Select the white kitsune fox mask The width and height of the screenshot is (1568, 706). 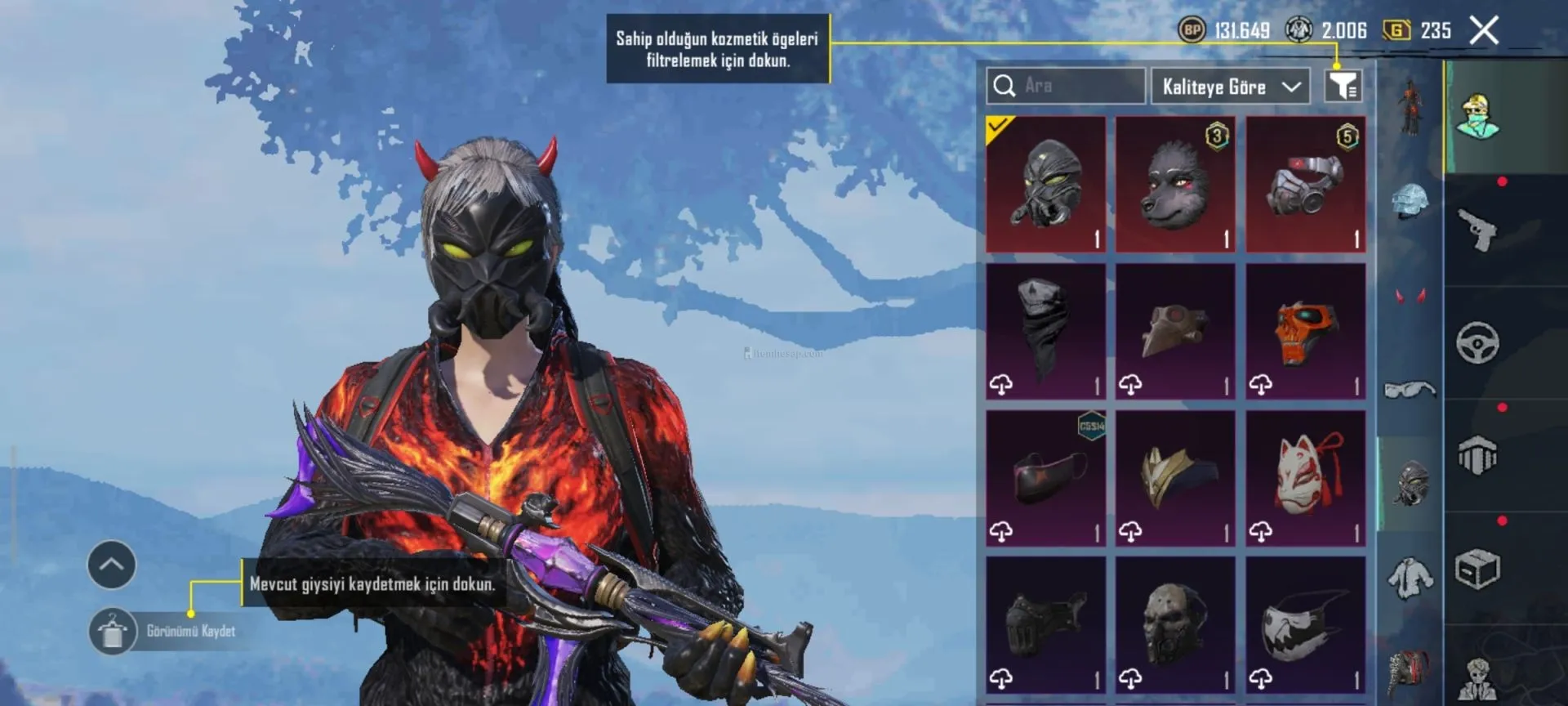pos(1305,478)
